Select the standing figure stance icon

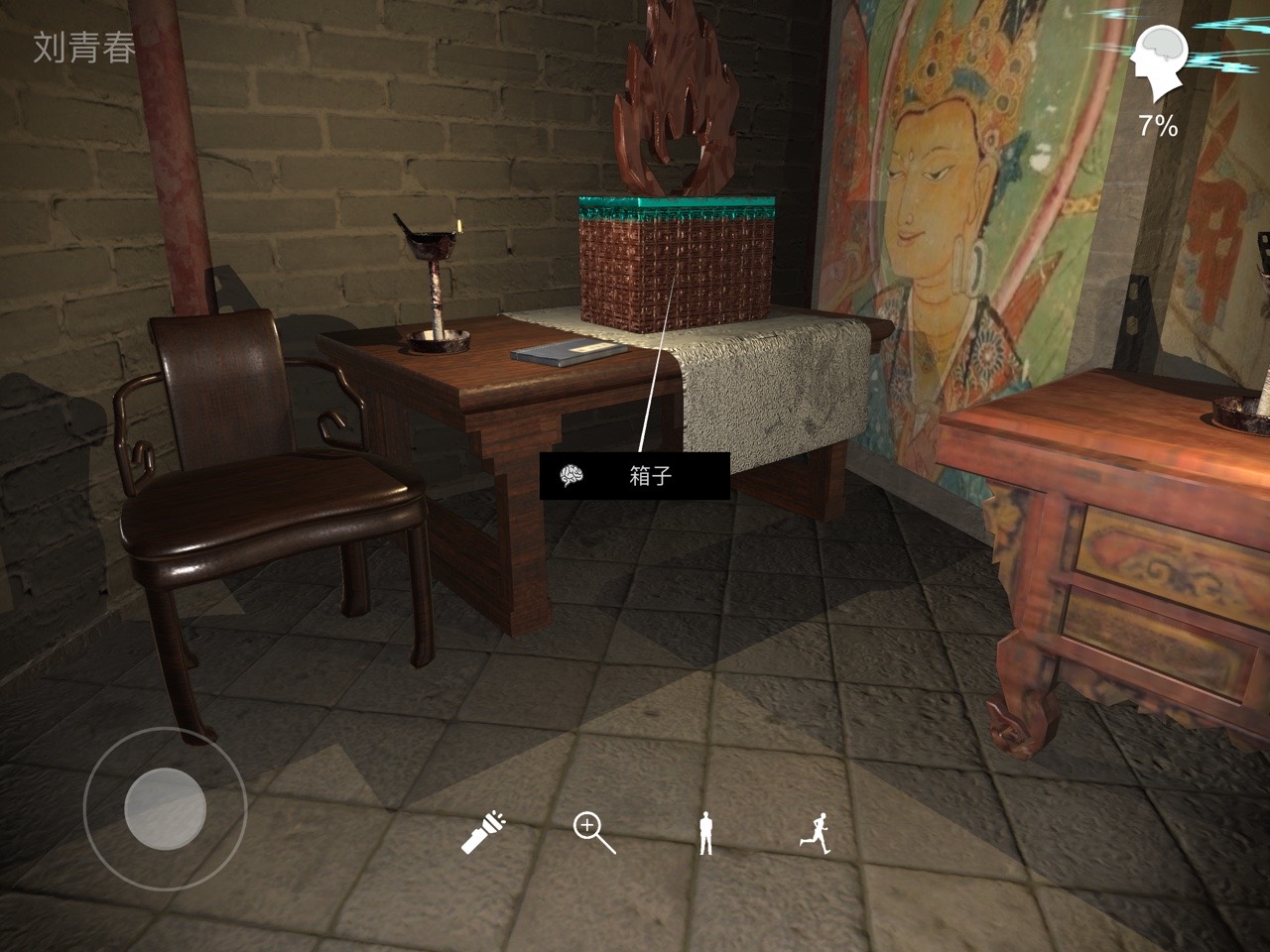[705, 833]
